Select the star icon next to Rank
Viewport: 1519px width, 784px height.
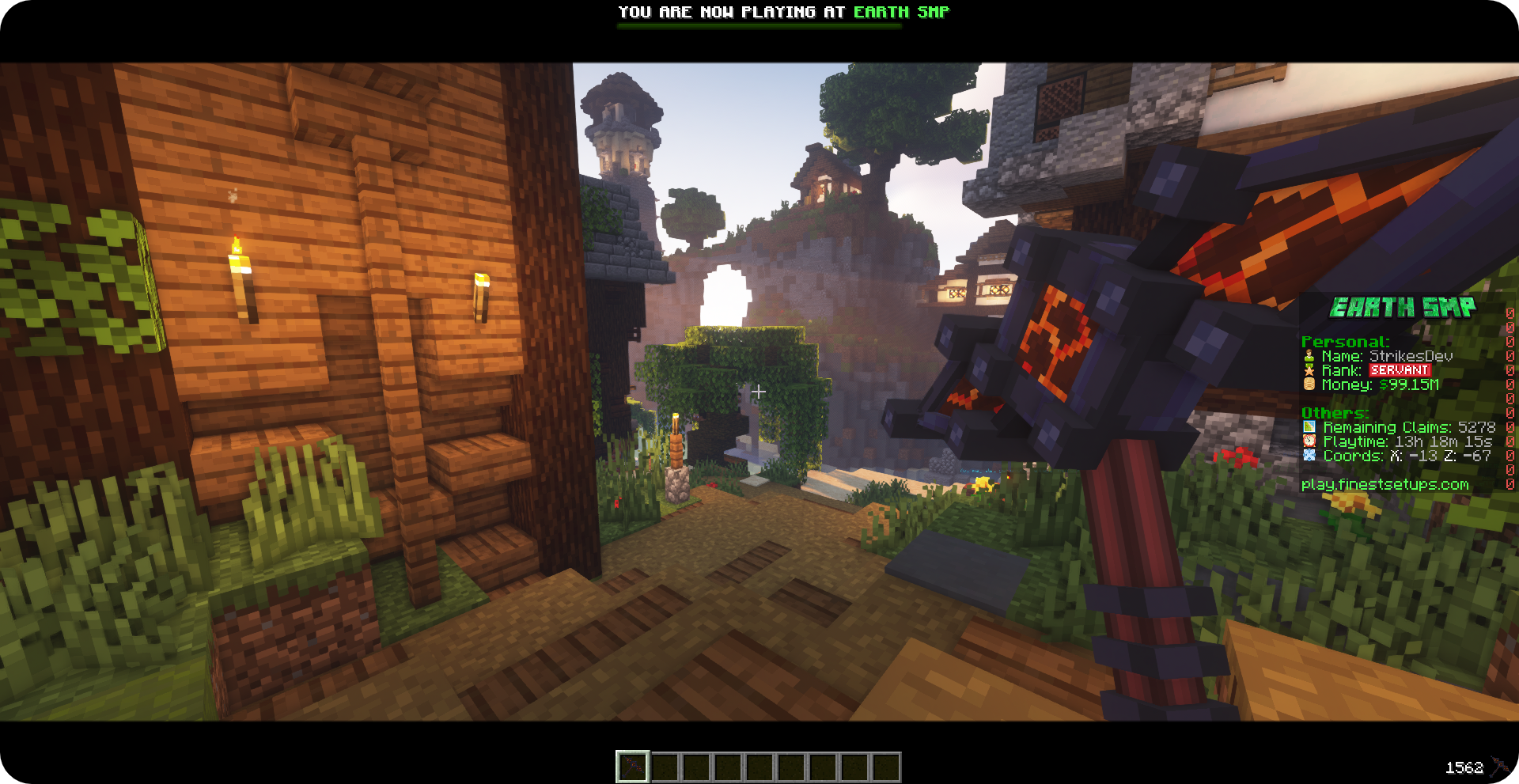[x=1309, y=369]
